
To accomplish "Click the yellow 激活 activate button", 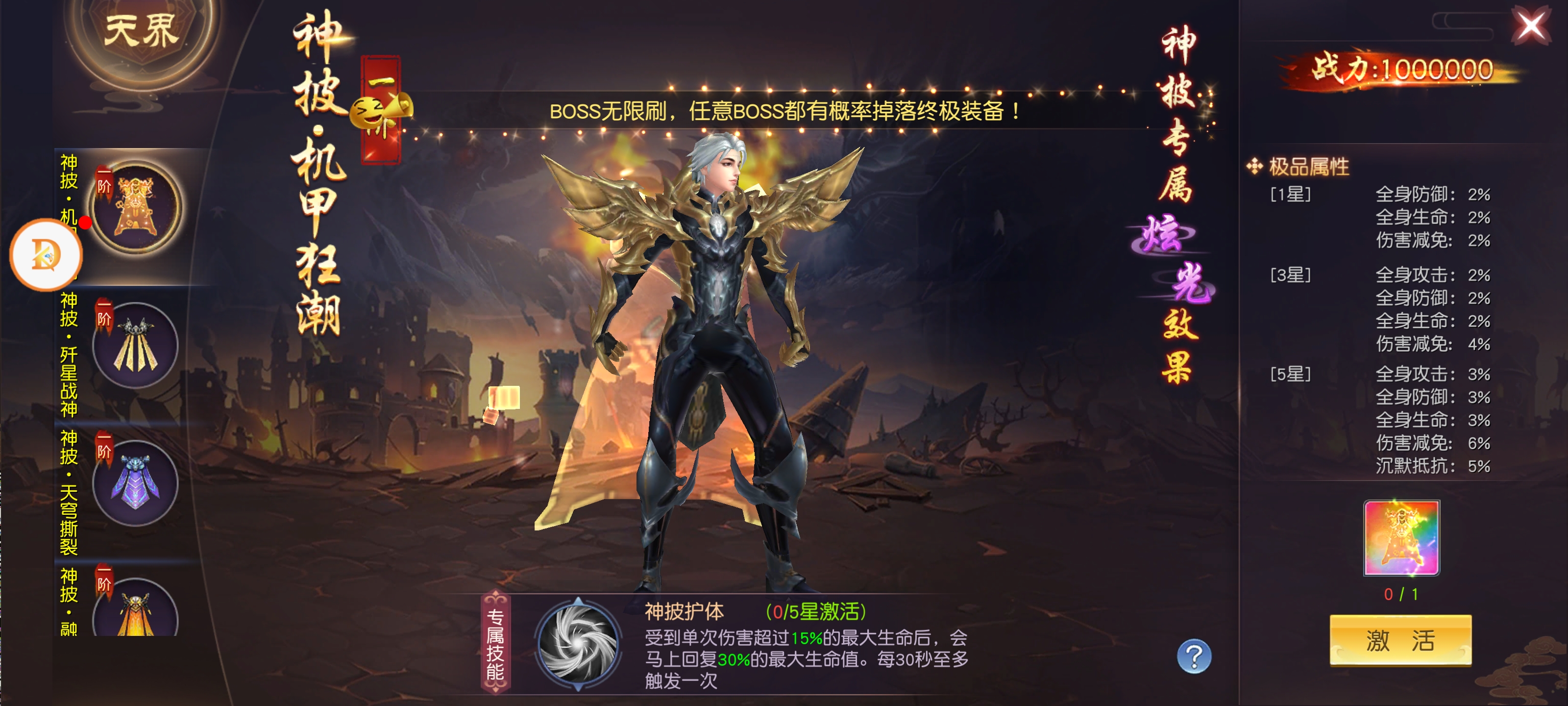I will 1400,640.
